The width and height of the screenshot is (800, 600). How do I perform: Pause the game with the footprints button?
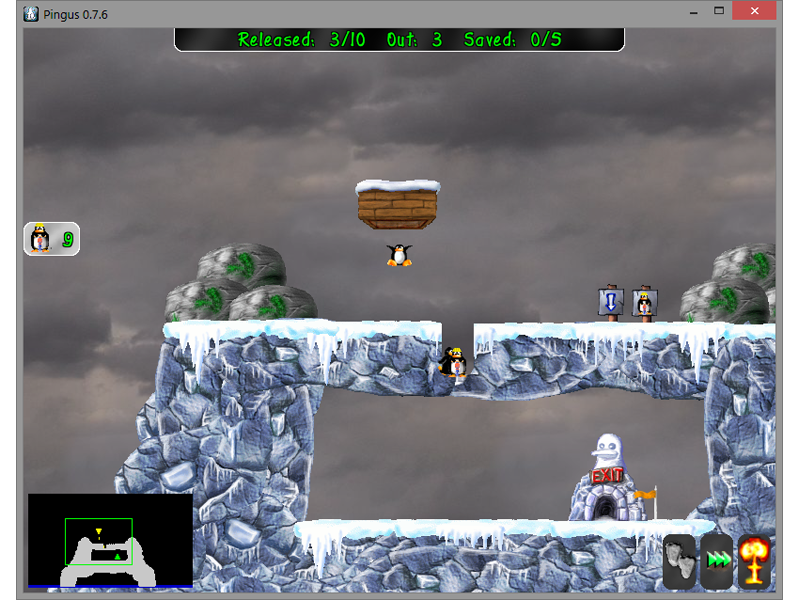680,560
